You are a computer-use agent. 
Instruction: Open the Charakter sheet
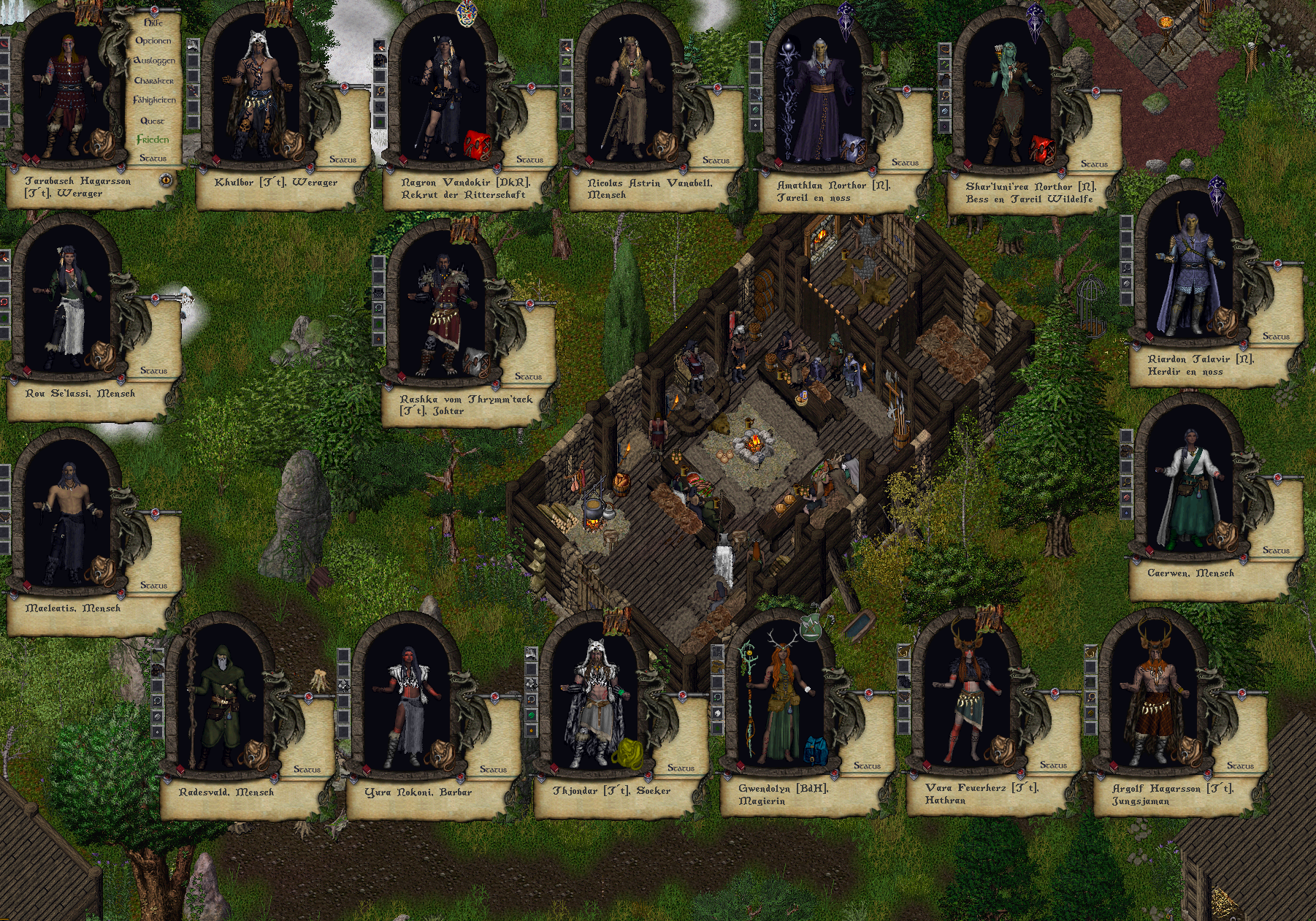pyautogui.click(x=154, y=80)
